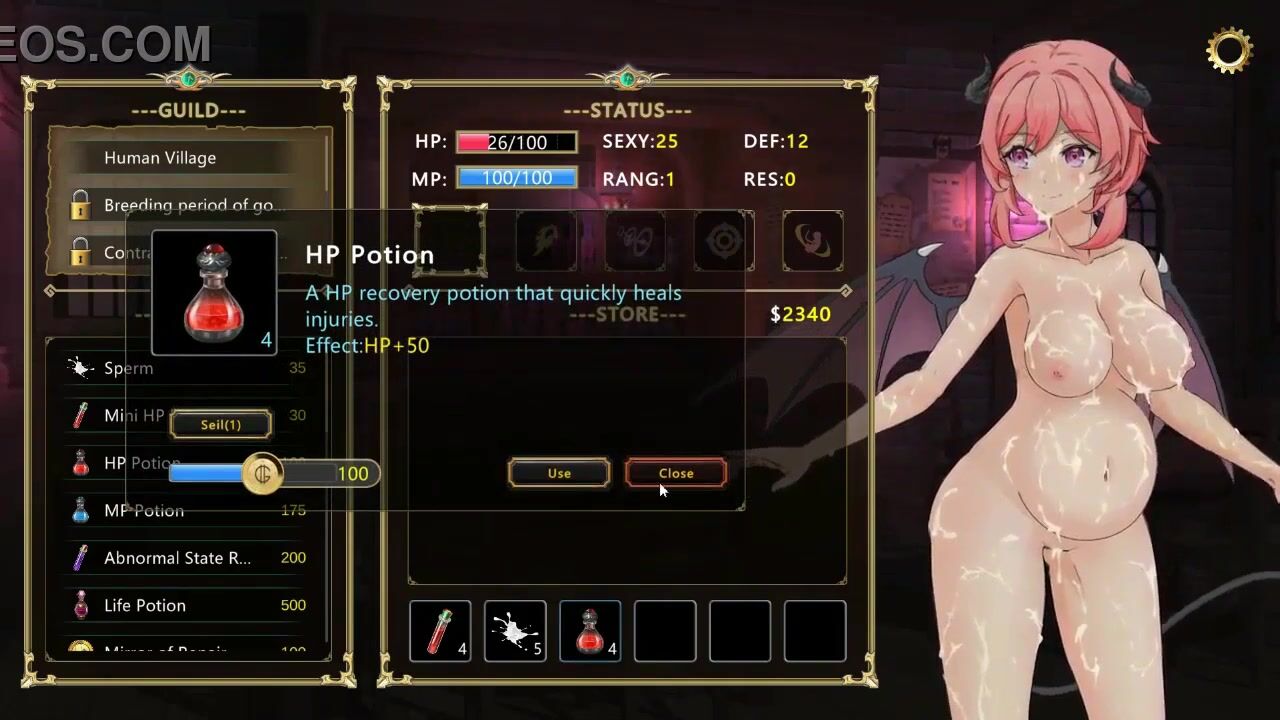Click the Sell(1) button
This screenshot has height=720, width=1280.
pyautogui.click(x=221, y=424)
